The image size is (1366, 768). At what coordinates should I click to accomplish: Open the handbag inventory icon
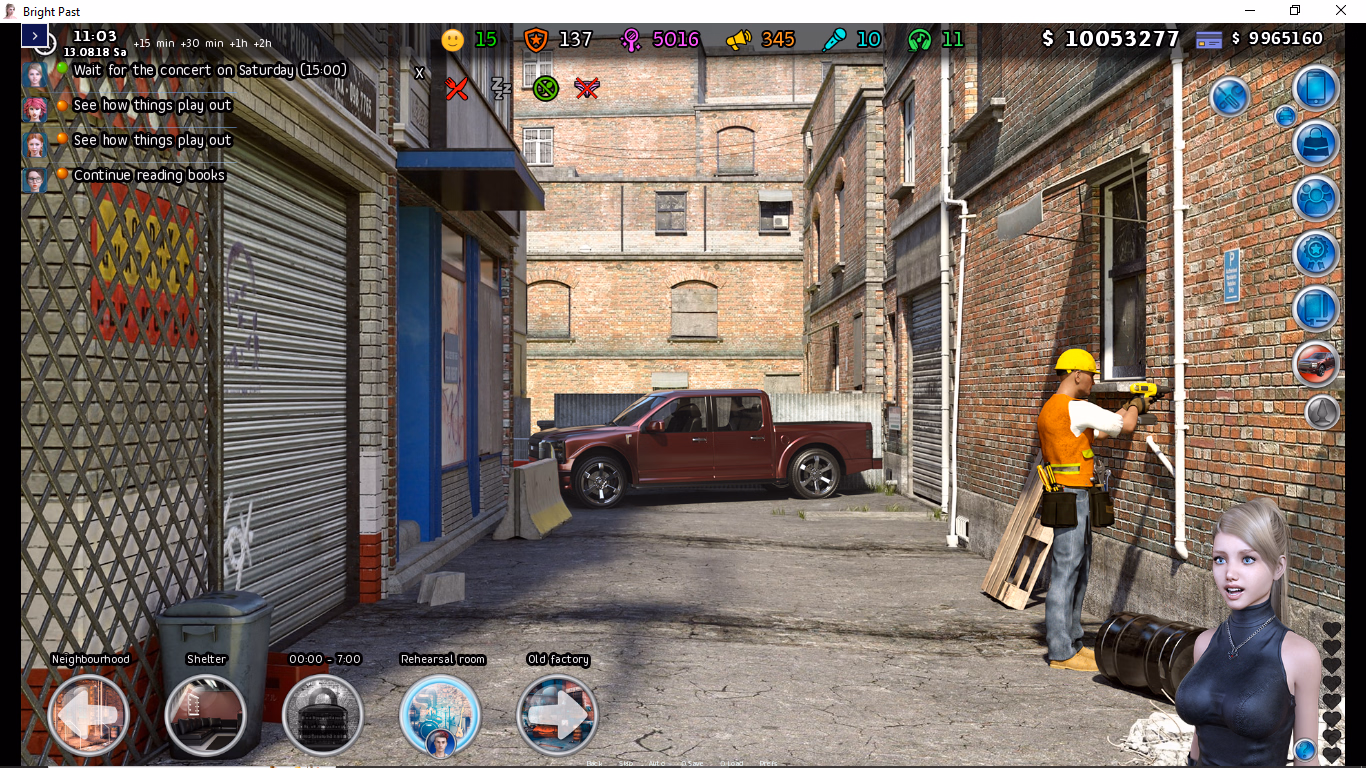(x=1316, y=143)
